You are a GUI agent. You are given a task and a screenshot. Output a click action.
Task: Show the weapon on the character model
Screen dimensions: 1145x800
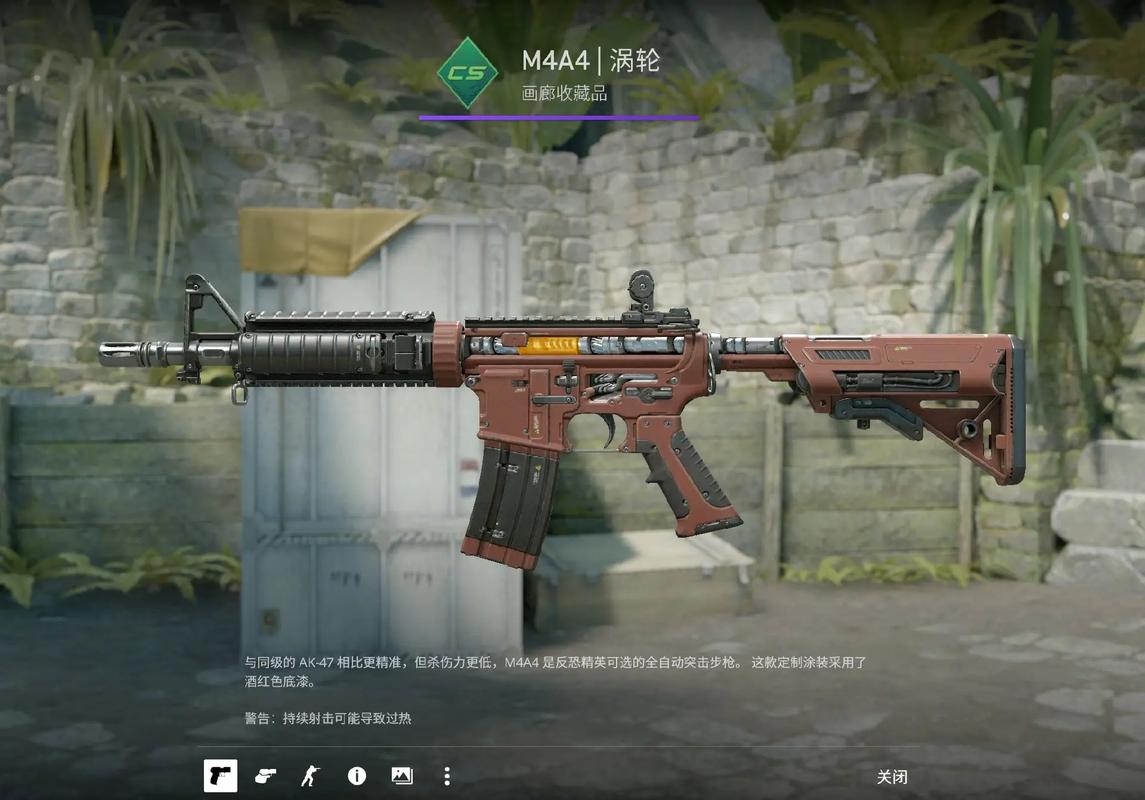point(310,776)
